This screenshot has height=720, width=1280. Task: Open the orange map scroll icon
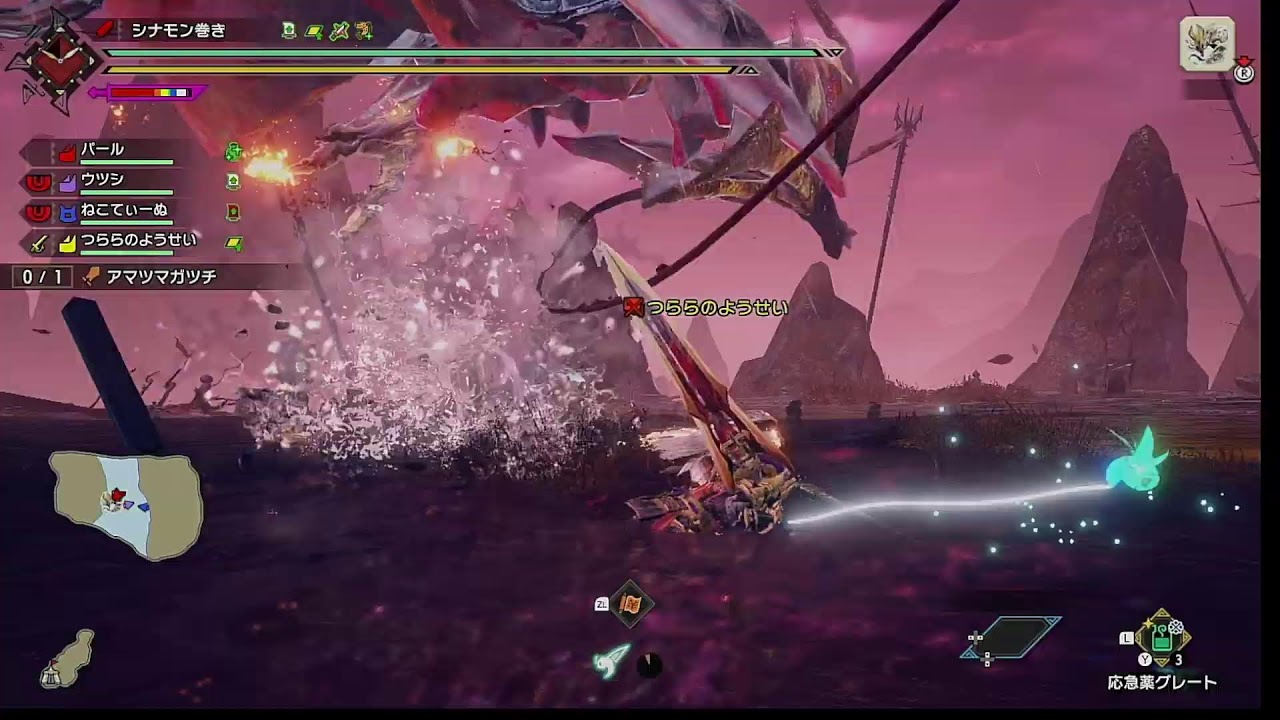(631, 603)
